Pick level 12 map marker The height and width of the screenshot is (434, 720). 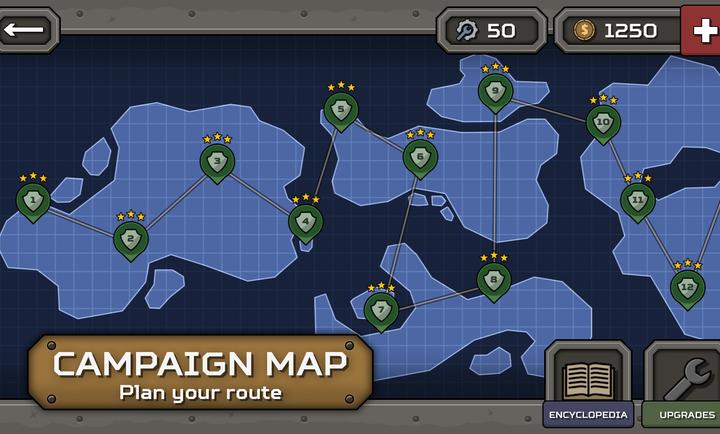[687, 287]
